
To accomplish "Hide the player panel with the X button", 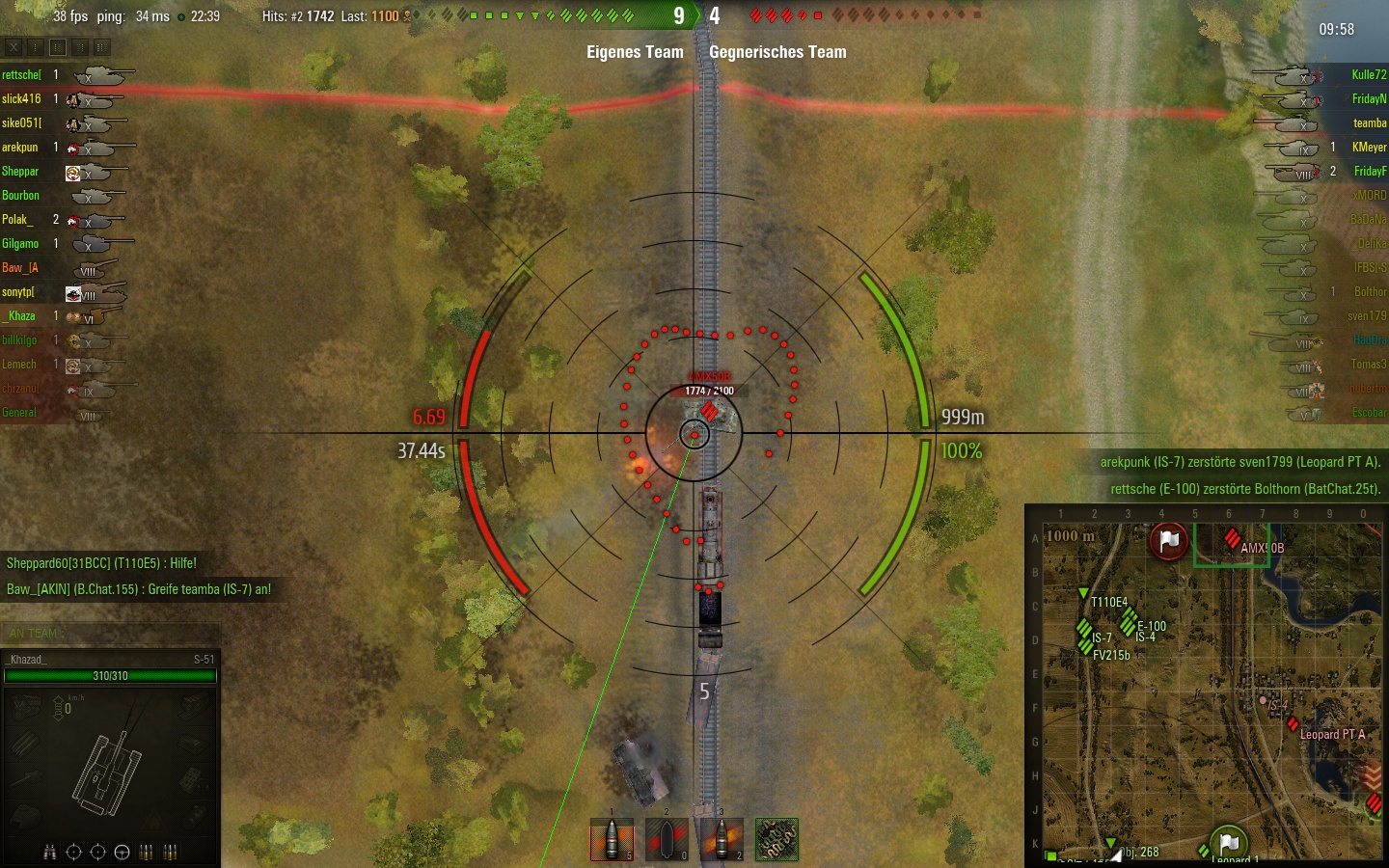I will click(14, 46).
